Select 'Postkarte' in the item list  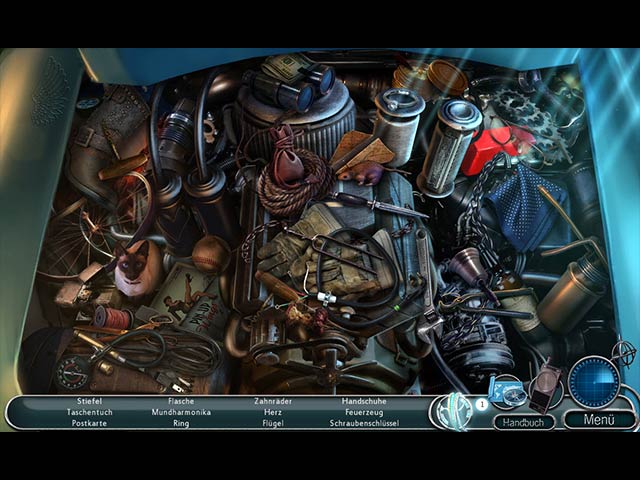point(89,423)
